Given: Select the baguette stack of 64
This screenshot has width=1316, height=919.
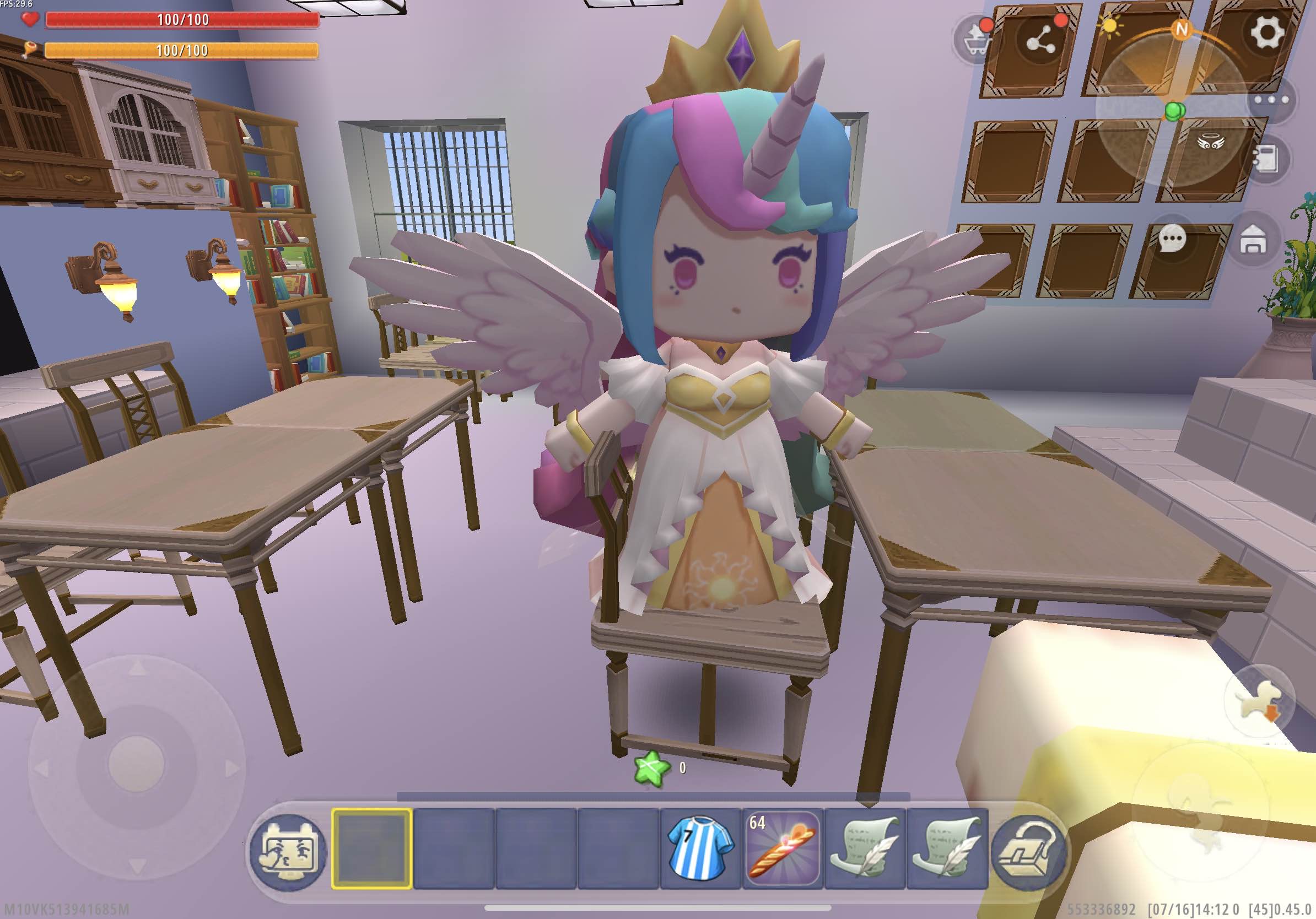Looking at the screenshot, I should [x=783, y=848].
